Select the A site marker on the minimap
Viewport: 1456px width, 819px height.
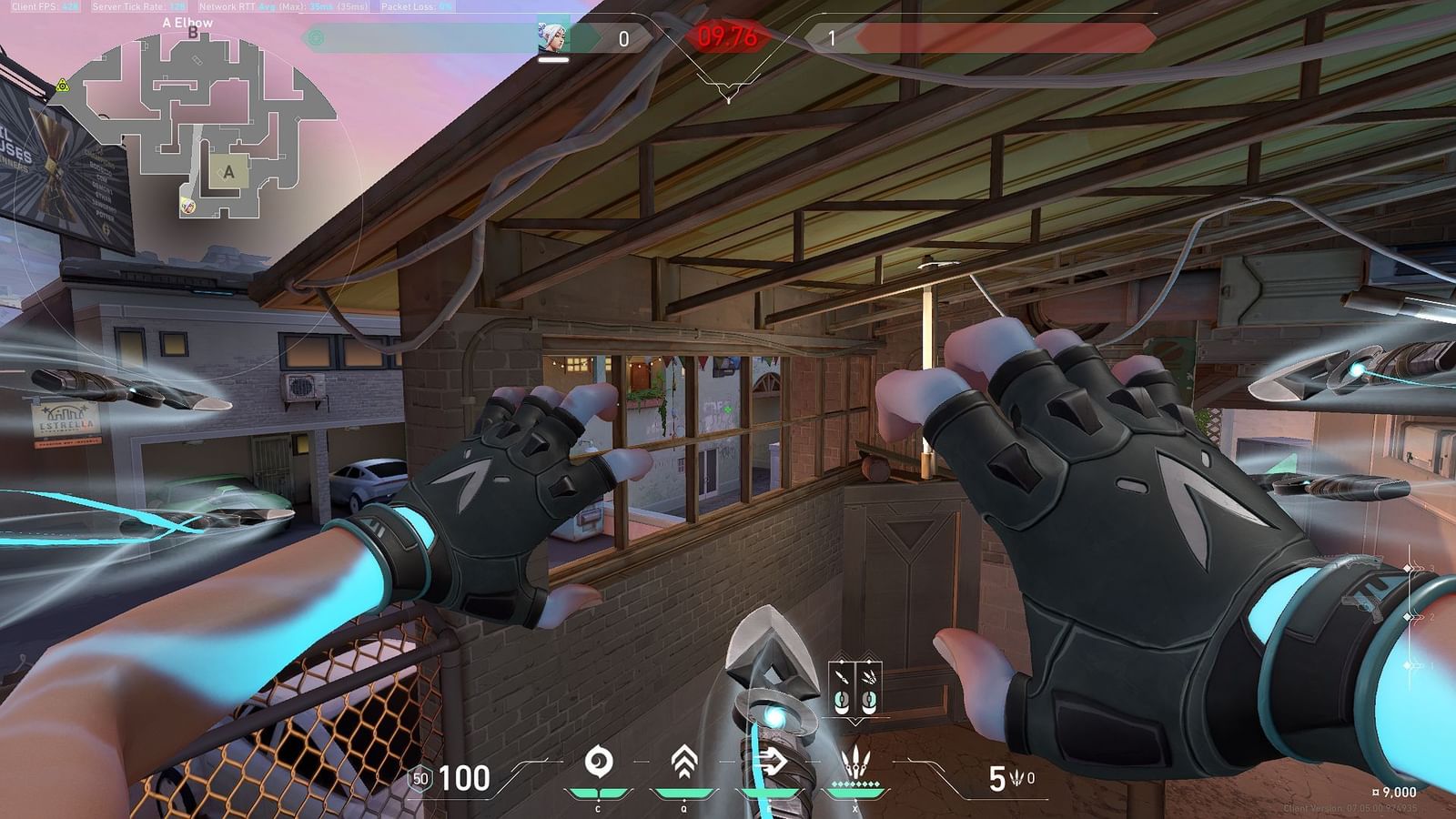(x=229, y=171)
